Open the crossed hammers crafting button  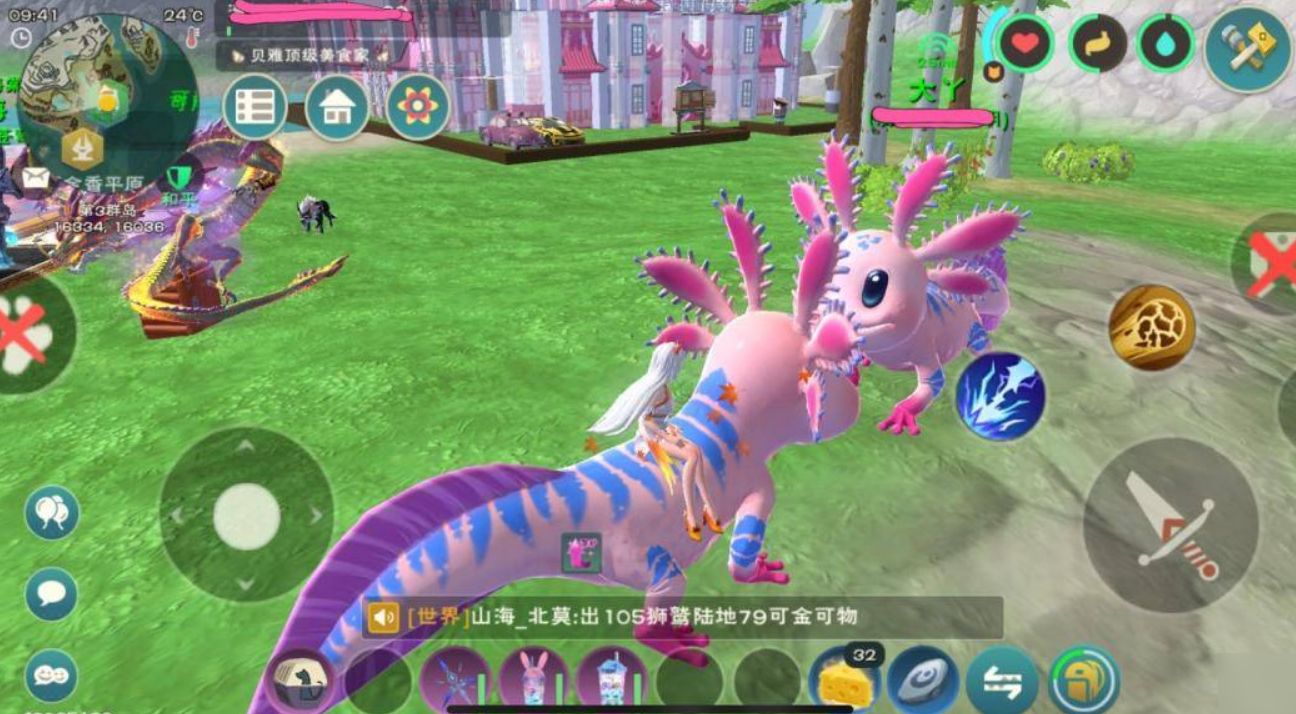coord(1247,48)
